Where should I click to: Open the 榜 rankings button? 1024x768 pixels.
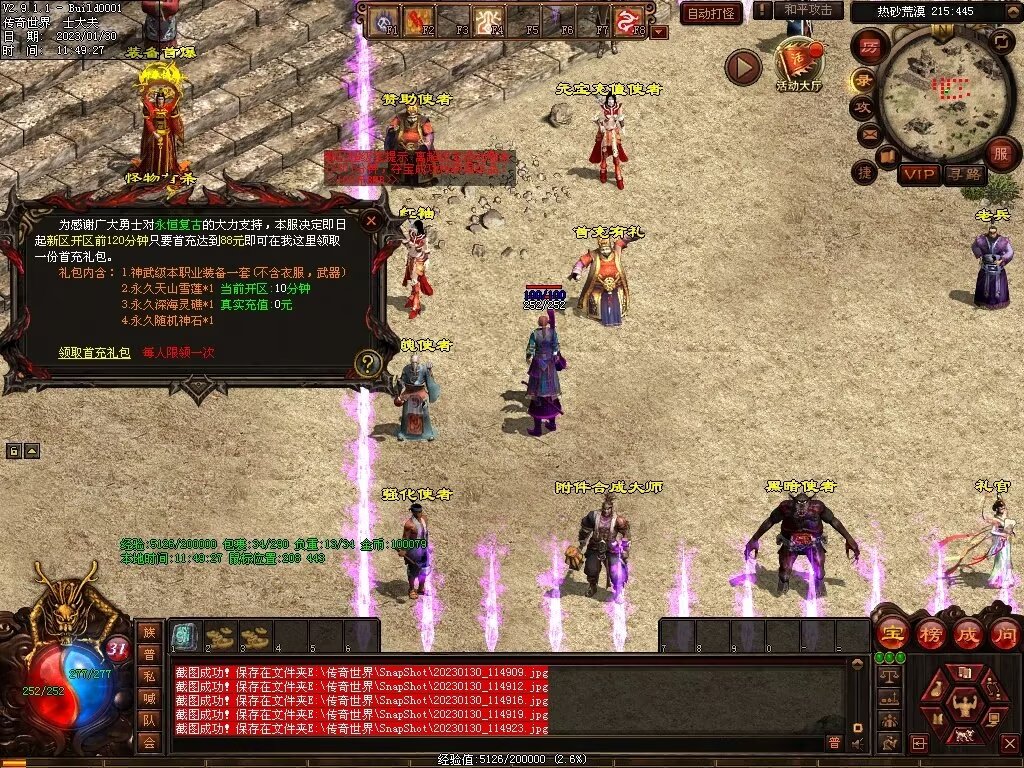coord(931,634)
